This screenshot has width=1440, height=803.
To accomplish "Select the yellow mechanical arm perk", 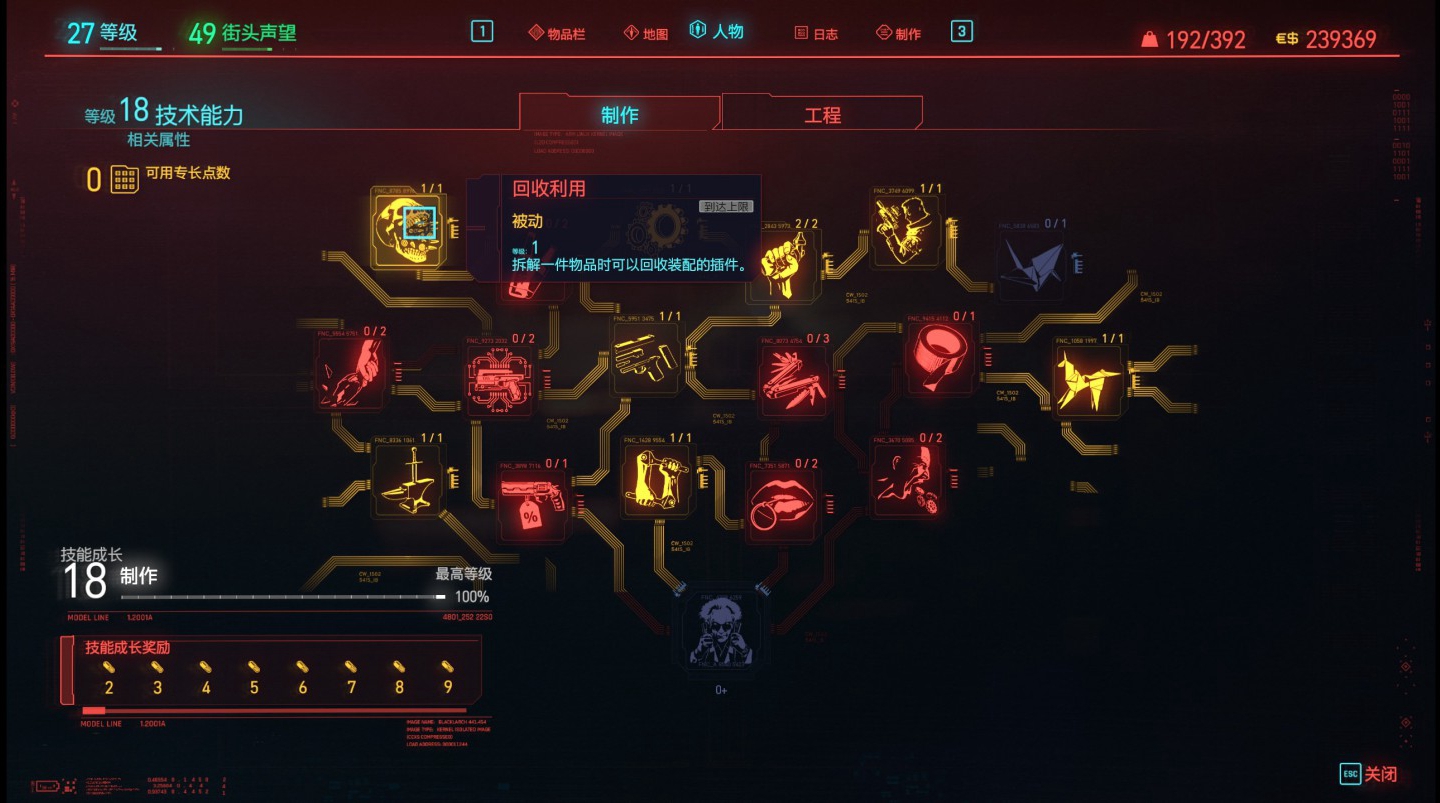I will coord(655,479).
